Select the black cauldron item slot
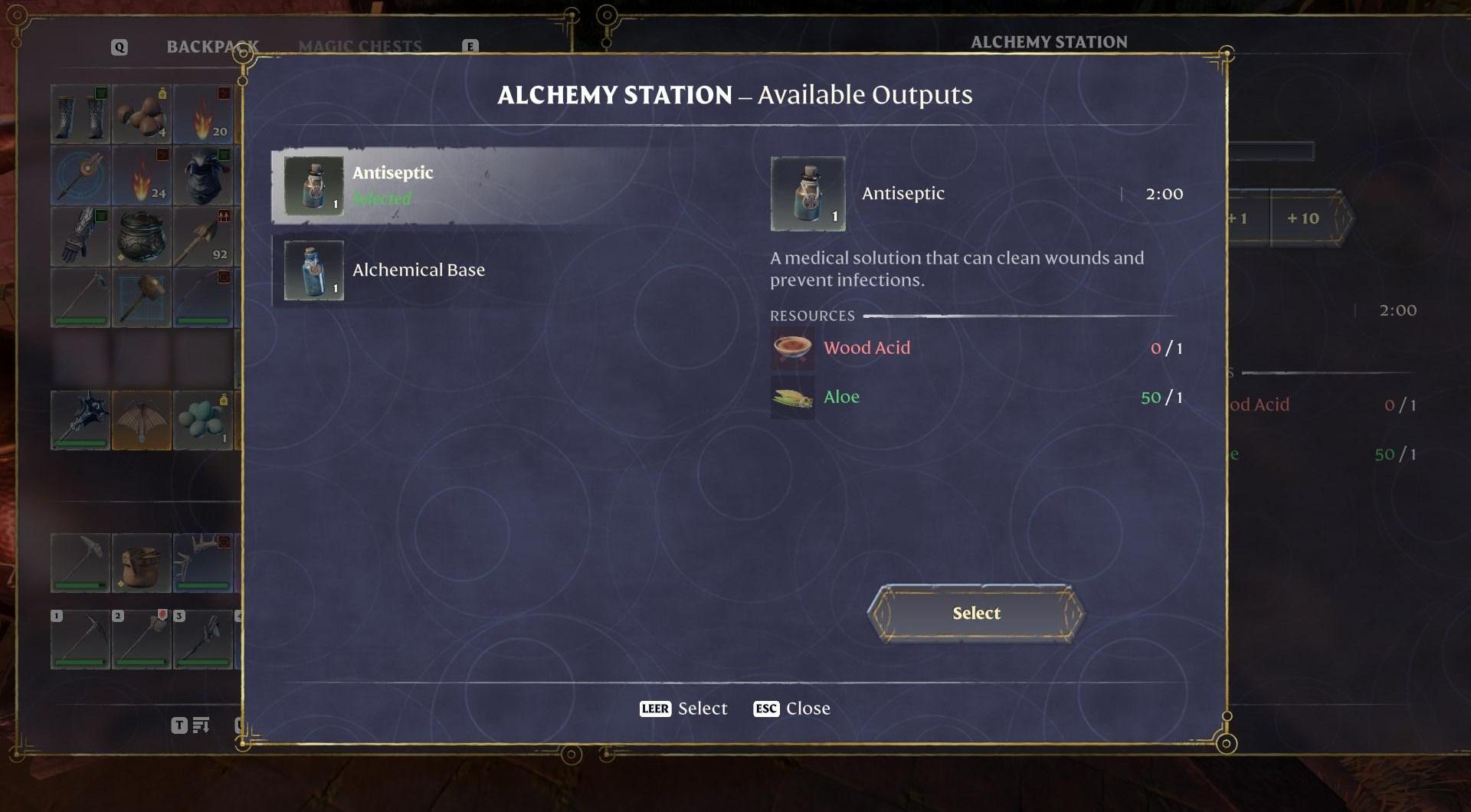 pyautogui.click(x=142, y=237)
